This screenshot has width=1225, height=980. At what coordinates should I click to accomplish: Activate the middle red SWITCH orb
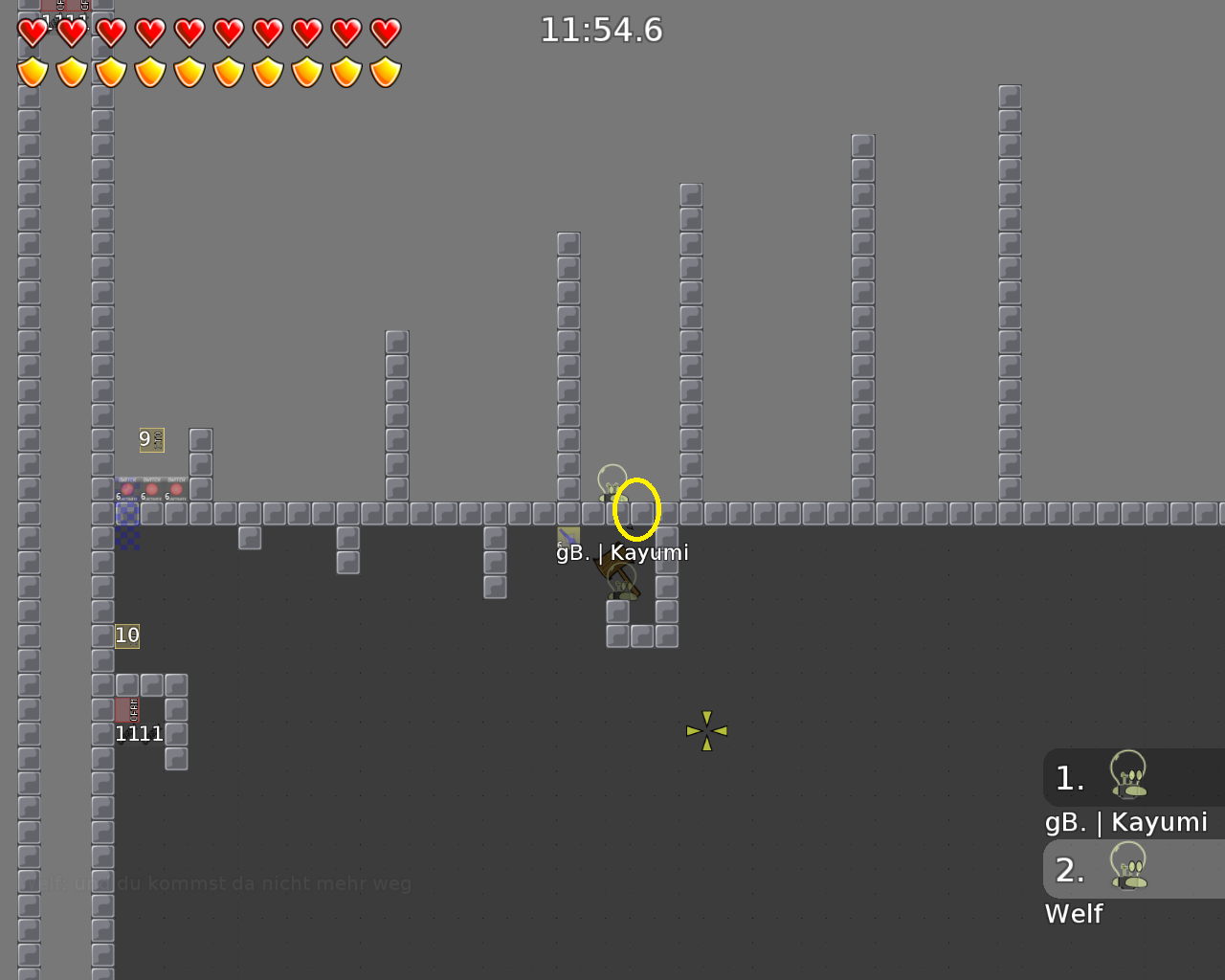(x=152, y=489)
